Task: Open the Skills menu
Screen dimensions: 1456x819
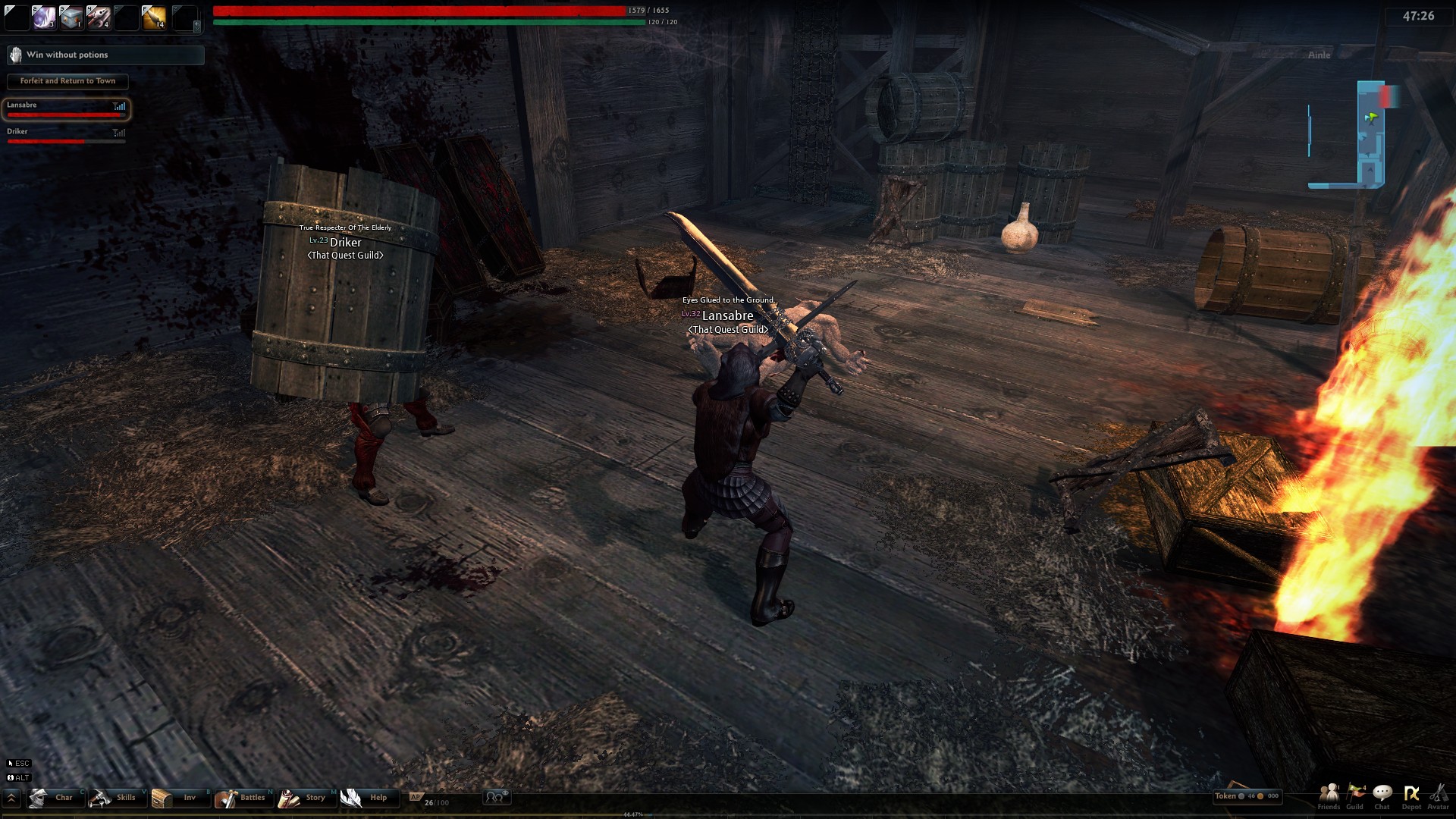Action: (x=117, y=798)
